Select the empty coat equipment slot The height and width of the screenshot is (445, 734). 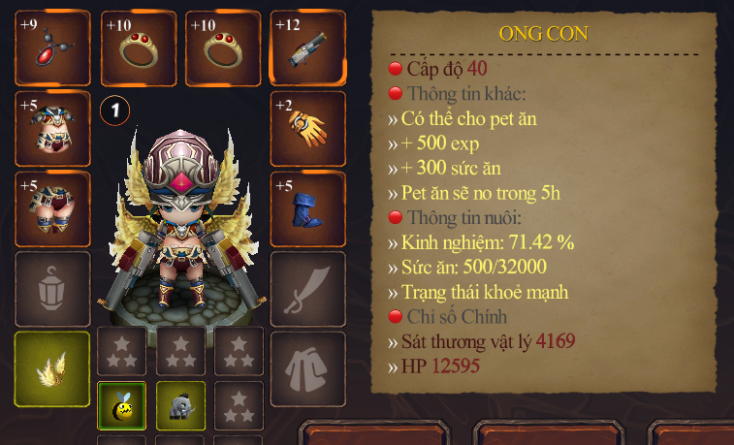[x=308, y=368]
